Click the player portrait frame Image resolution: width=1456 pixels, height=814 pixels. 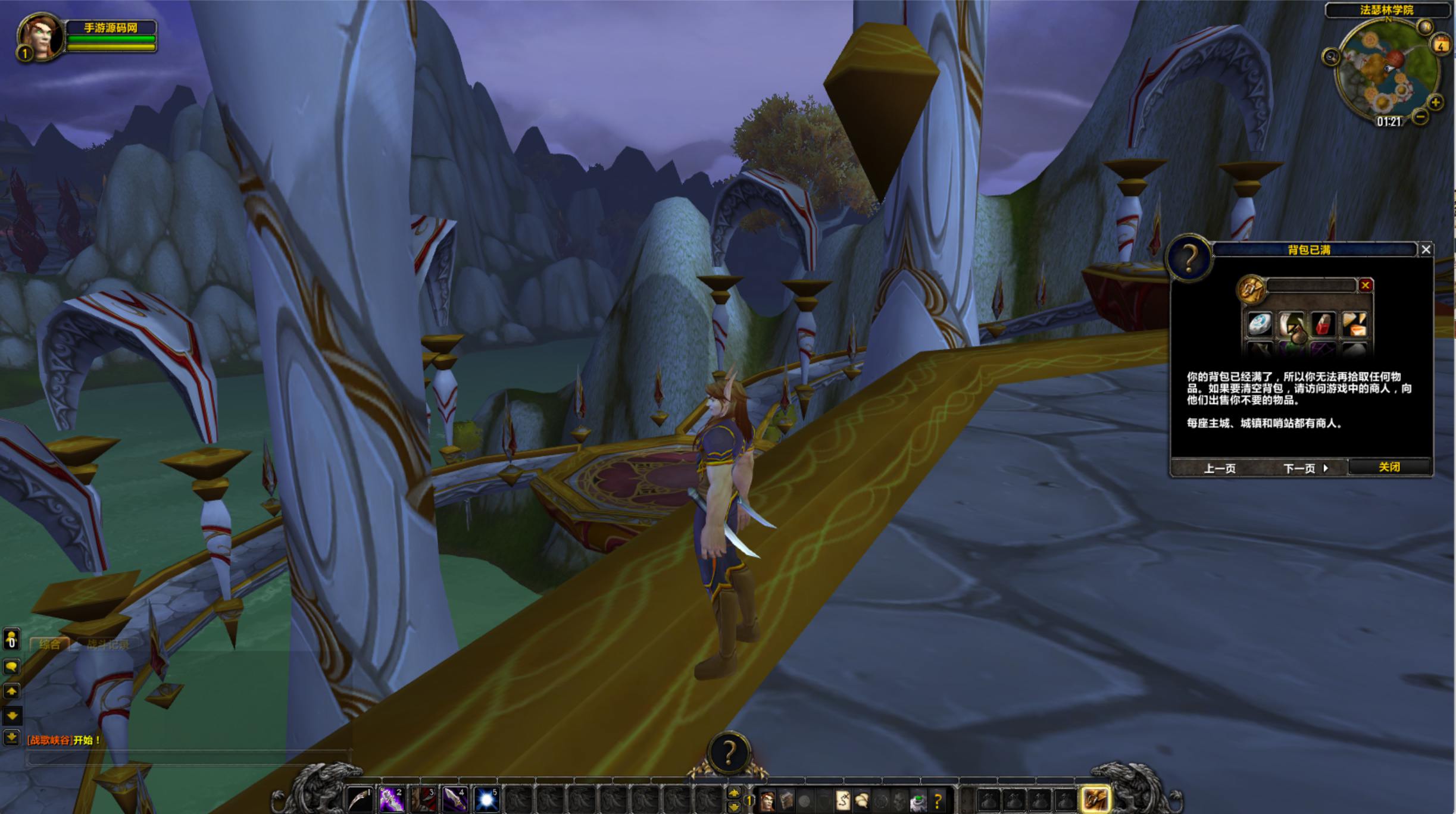click(40, 37)
